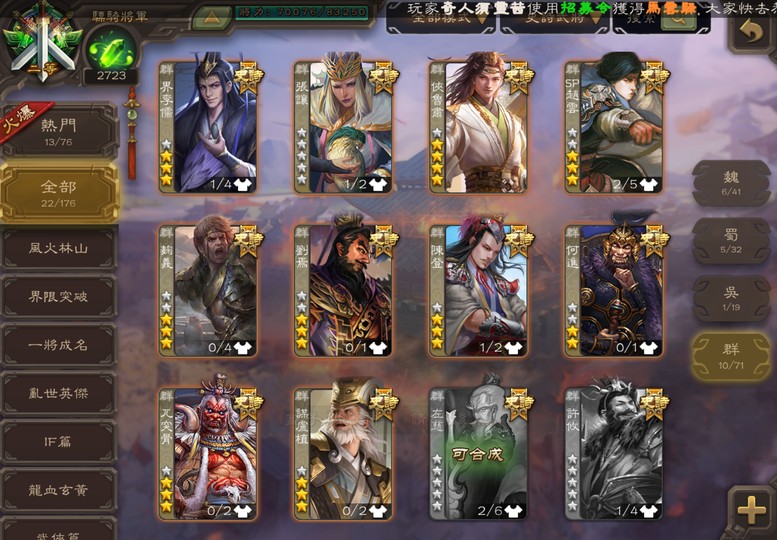Screen dimensions: 777x540
Task: Select the 全部 category tab
Action: tap(60, 193)
